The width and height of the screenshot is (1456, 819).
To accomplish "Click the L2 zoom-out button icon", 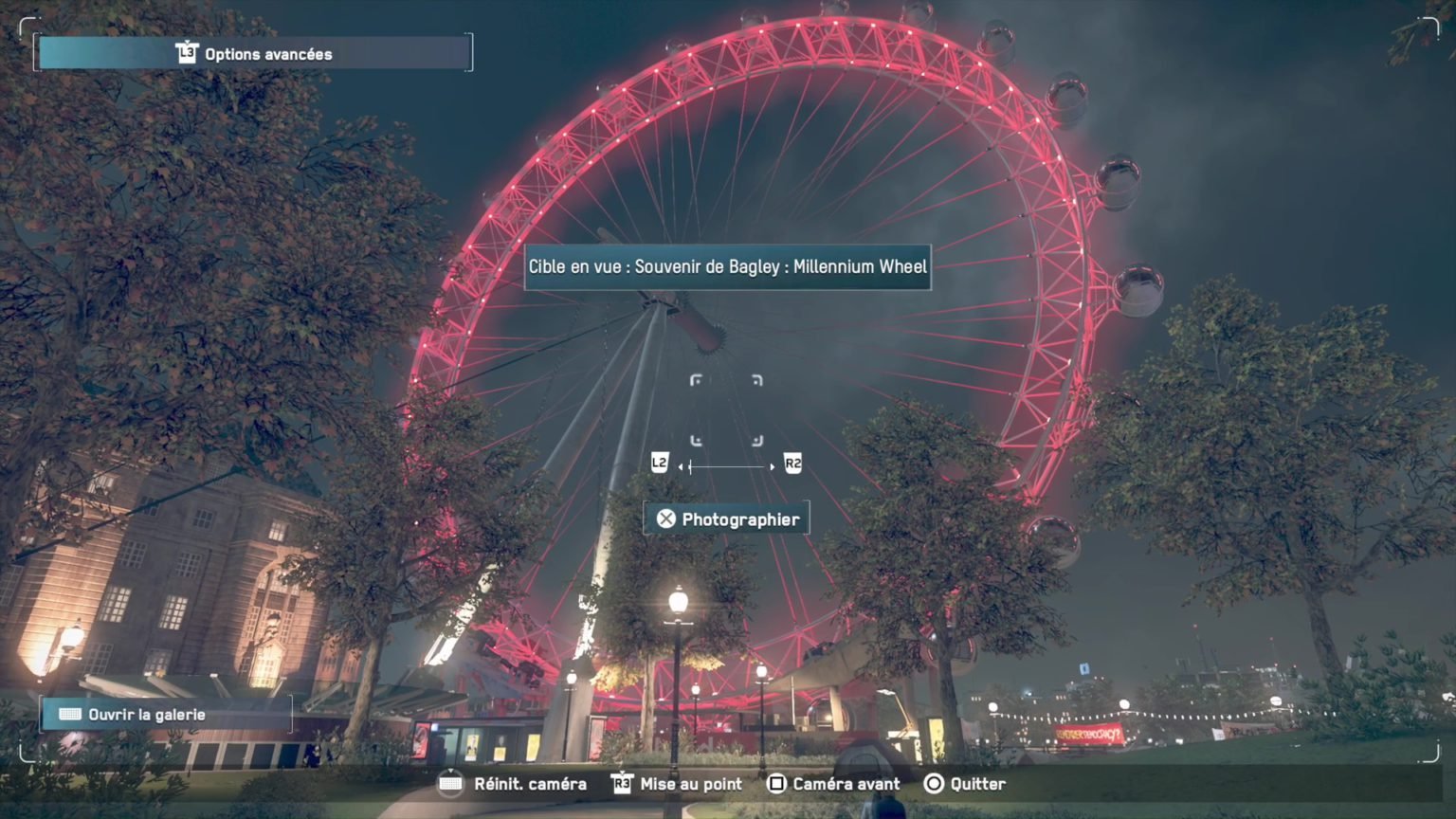I will click(x=658, y=463).
